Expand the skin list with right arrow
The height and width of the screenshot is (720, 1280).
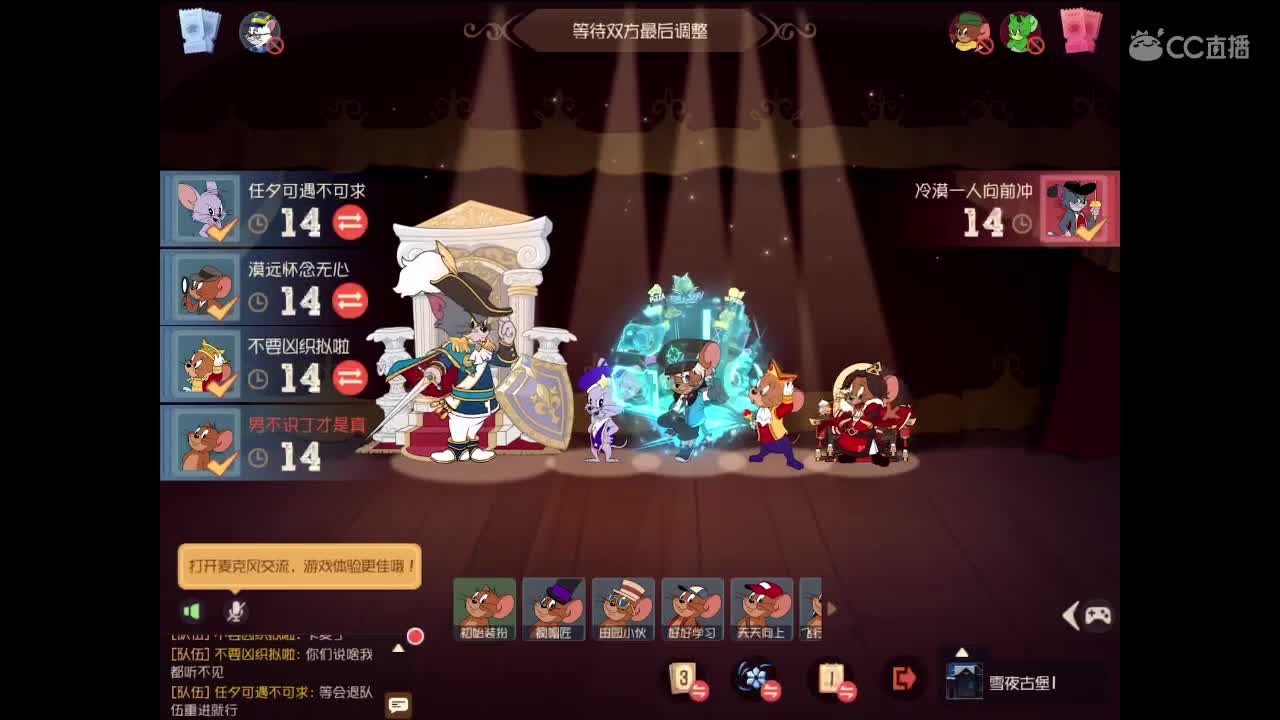pos(831,608)
